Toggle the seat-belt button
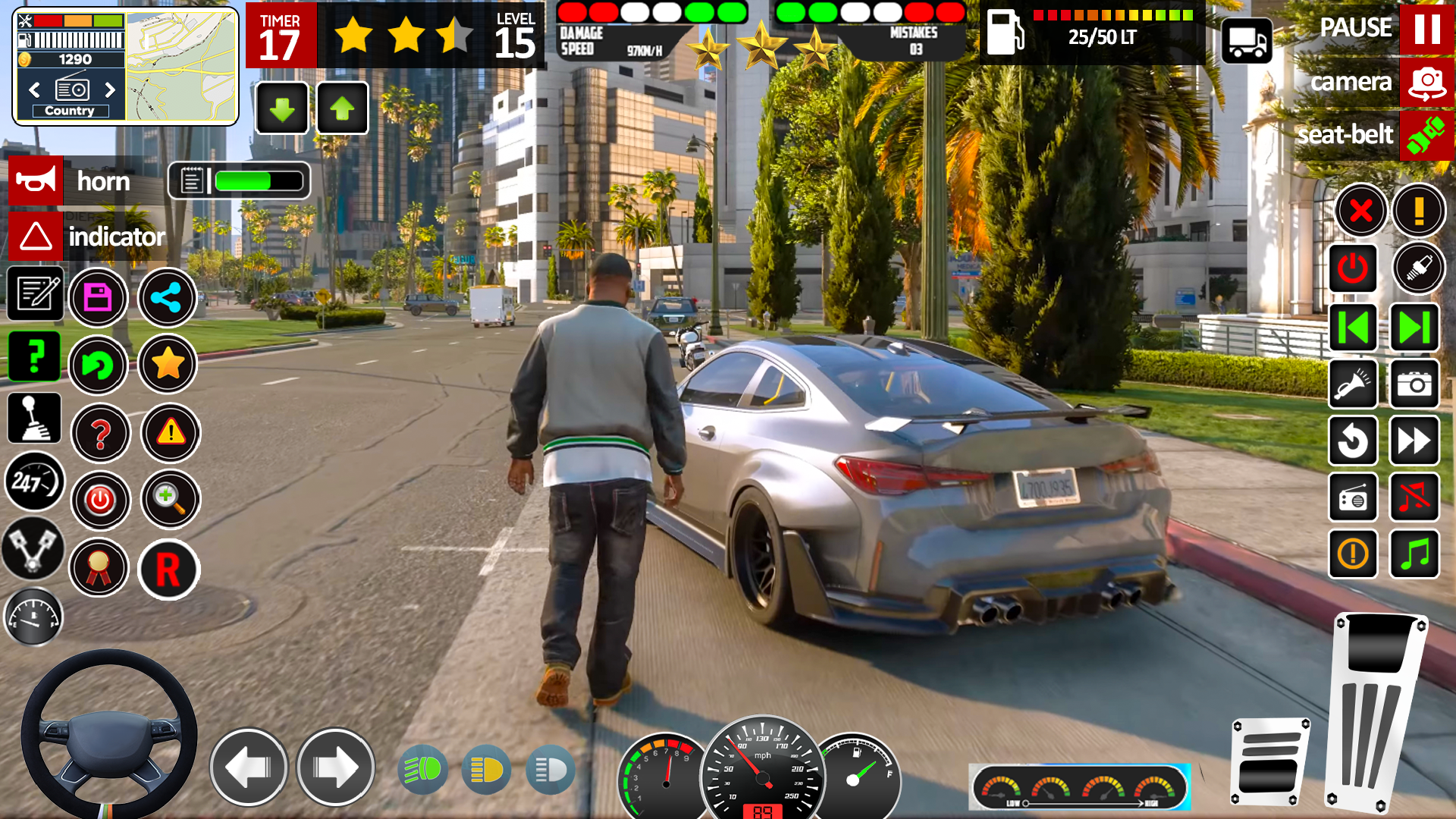 pyautogui.click(x=1426, y=135)
